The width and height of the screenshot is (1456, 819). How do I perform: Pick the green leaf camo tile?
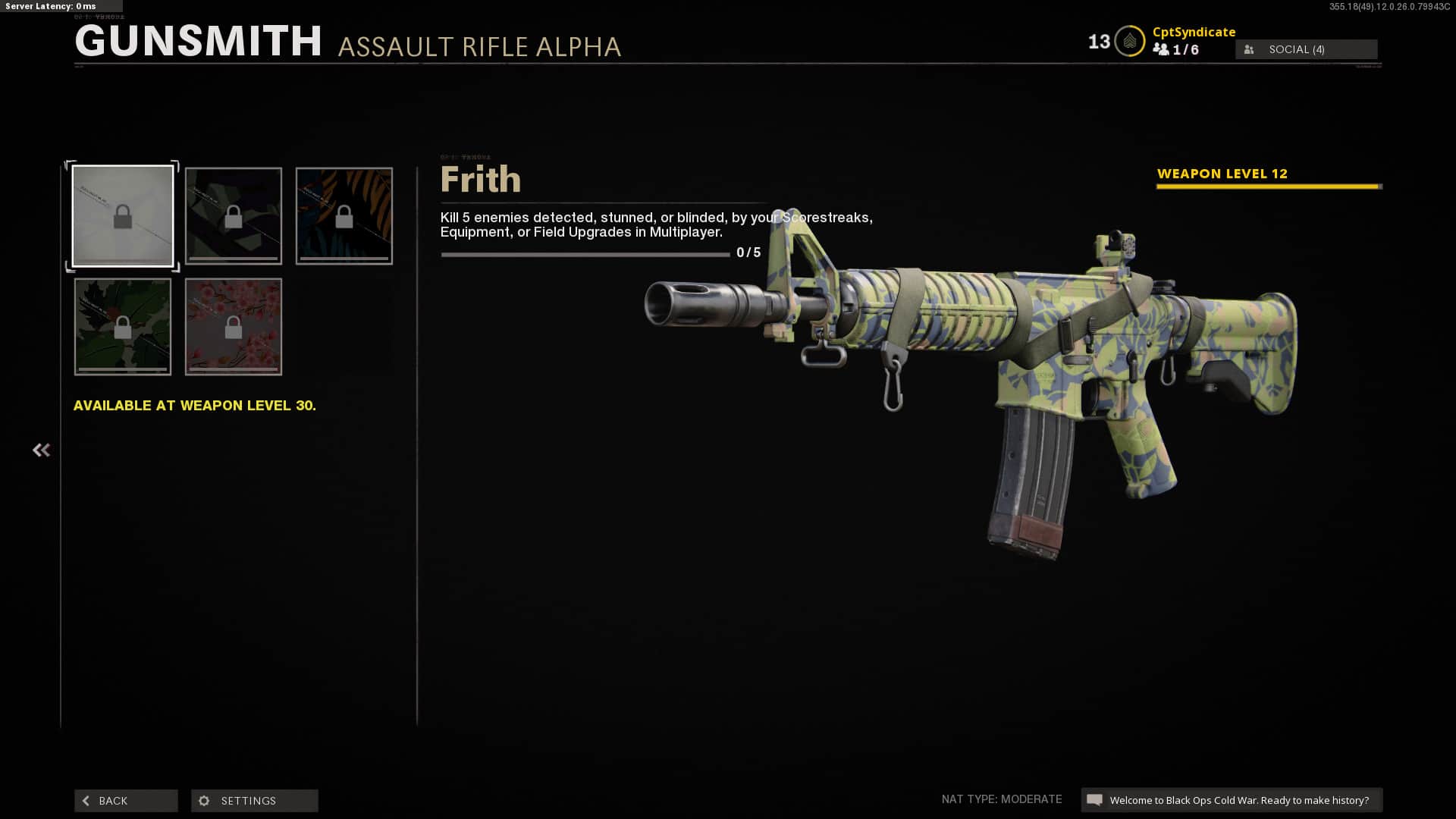click(x=123, y=327)
